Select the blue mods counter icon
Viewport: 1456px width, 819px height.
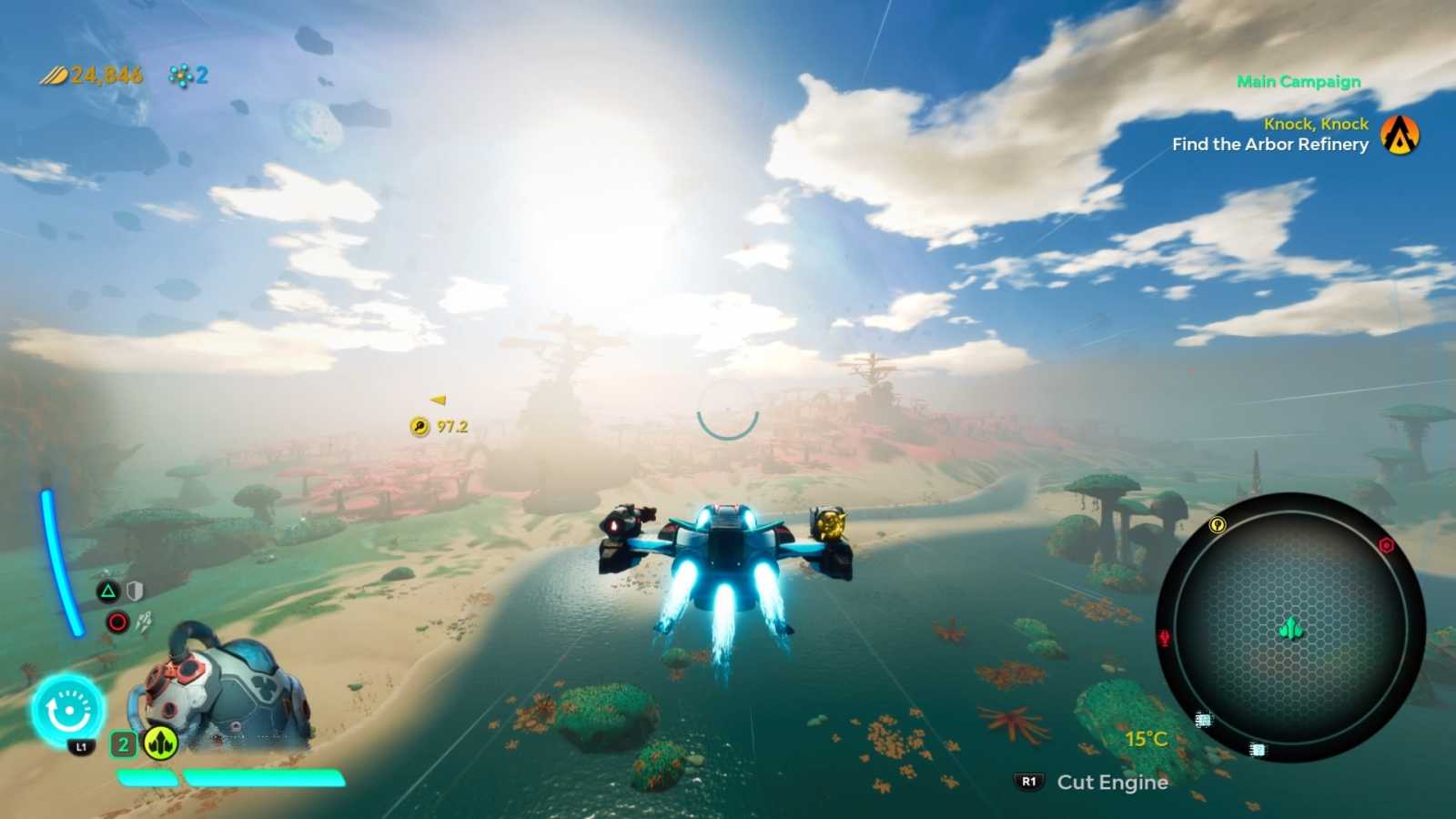click(178, 76)
